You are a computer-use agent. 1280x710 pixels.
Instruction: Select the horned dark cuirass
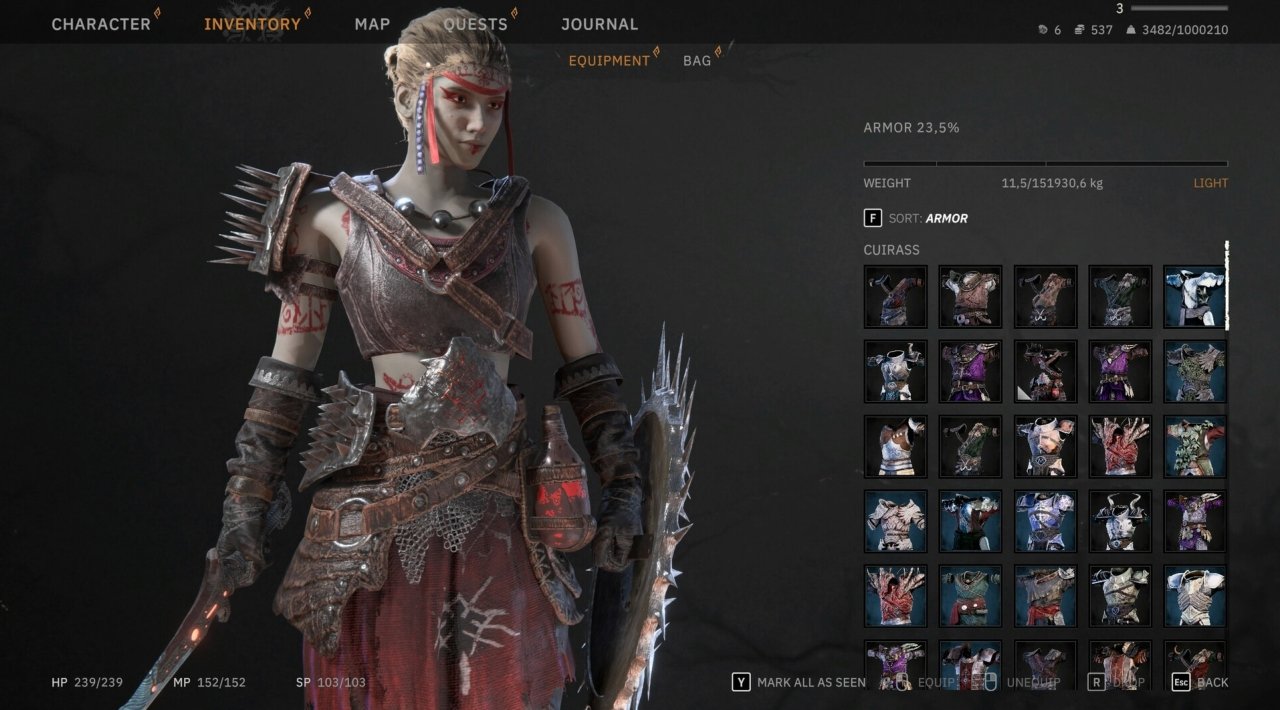click(1120, 521)
